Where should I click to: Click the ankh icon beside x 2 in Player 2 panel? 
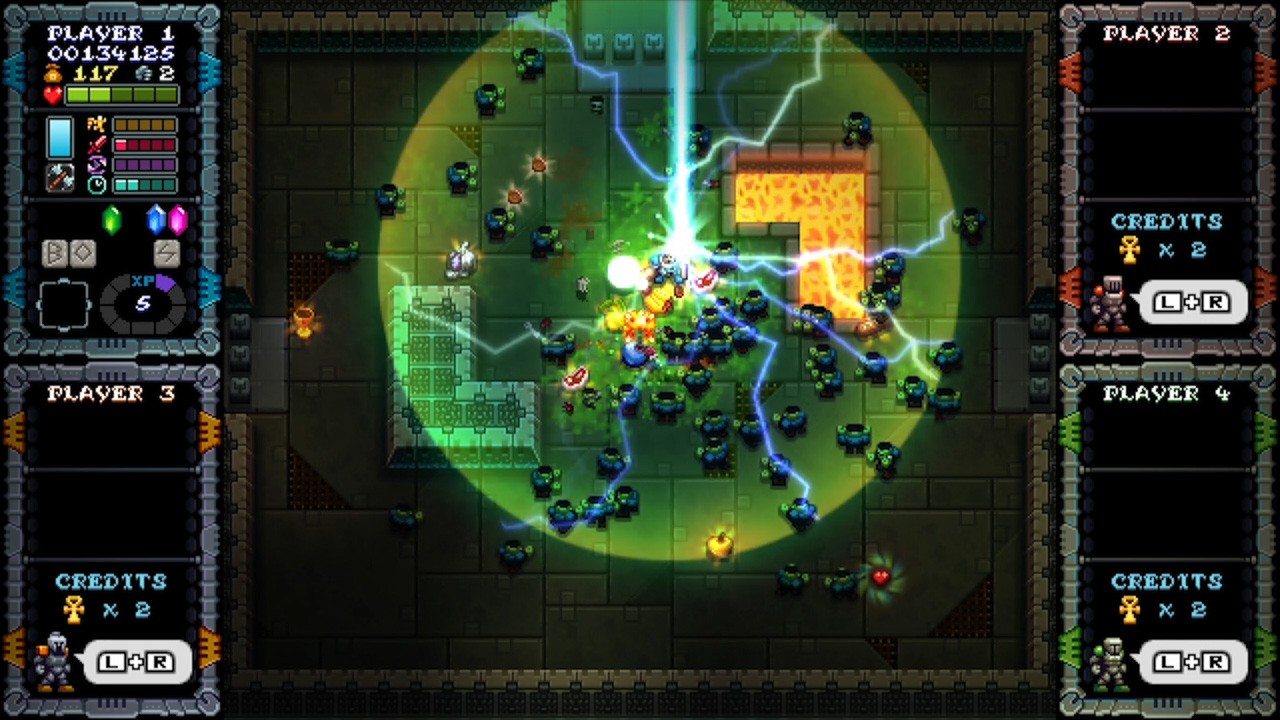coord(1129,250)
